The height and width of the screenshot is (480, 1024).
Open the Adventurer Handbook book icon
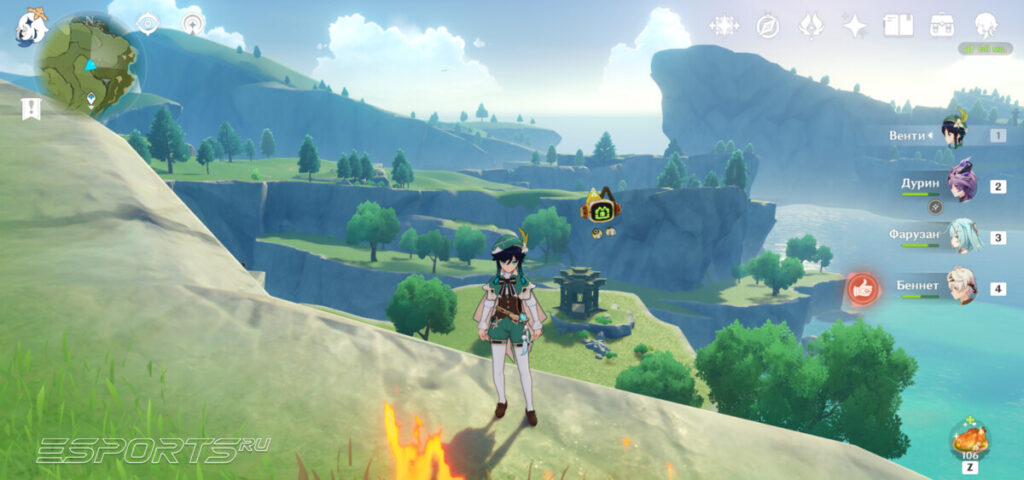click(x=898, y=26)
